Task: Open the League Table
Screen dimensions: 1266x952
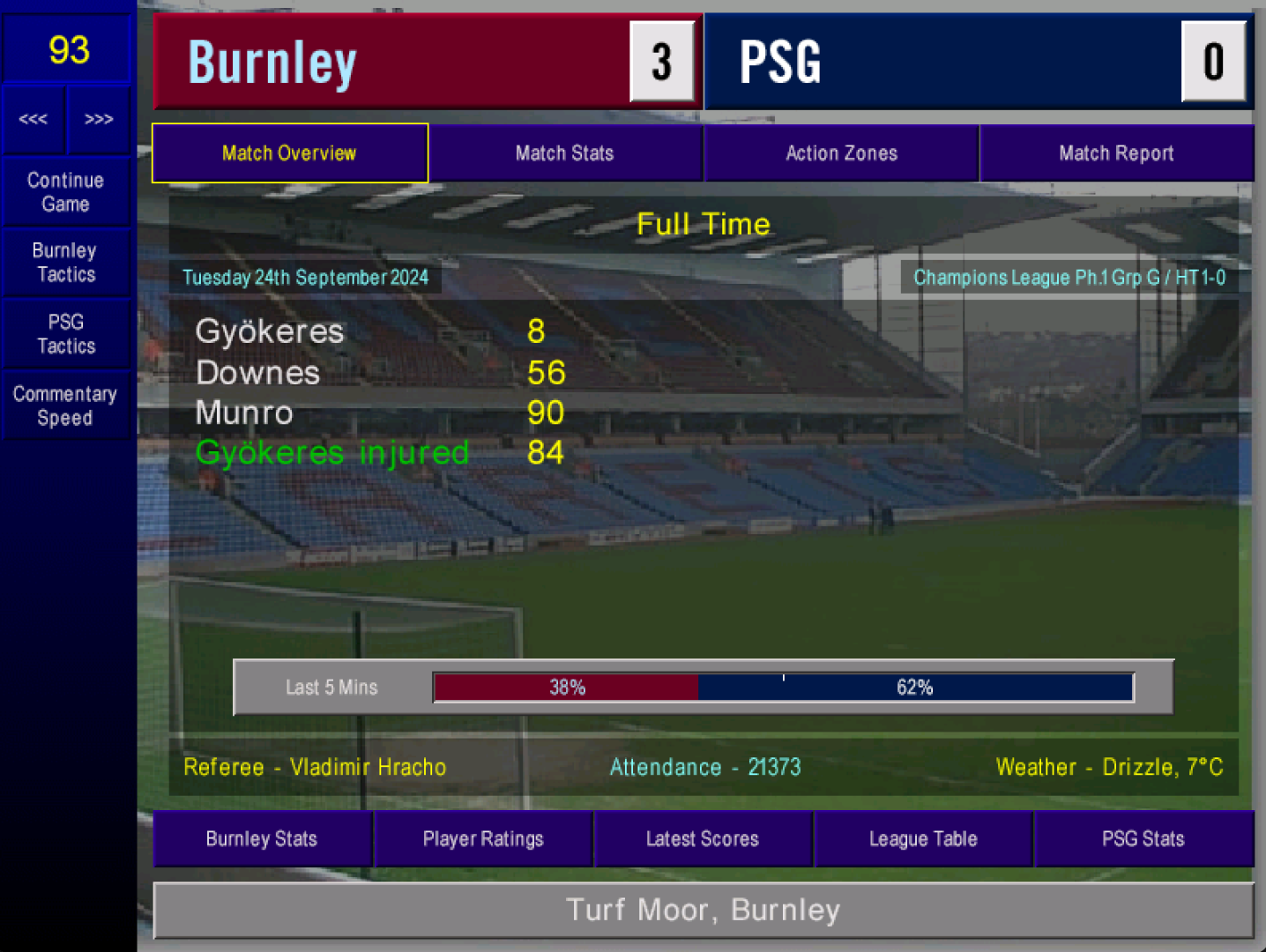Action: pos(923,839)
